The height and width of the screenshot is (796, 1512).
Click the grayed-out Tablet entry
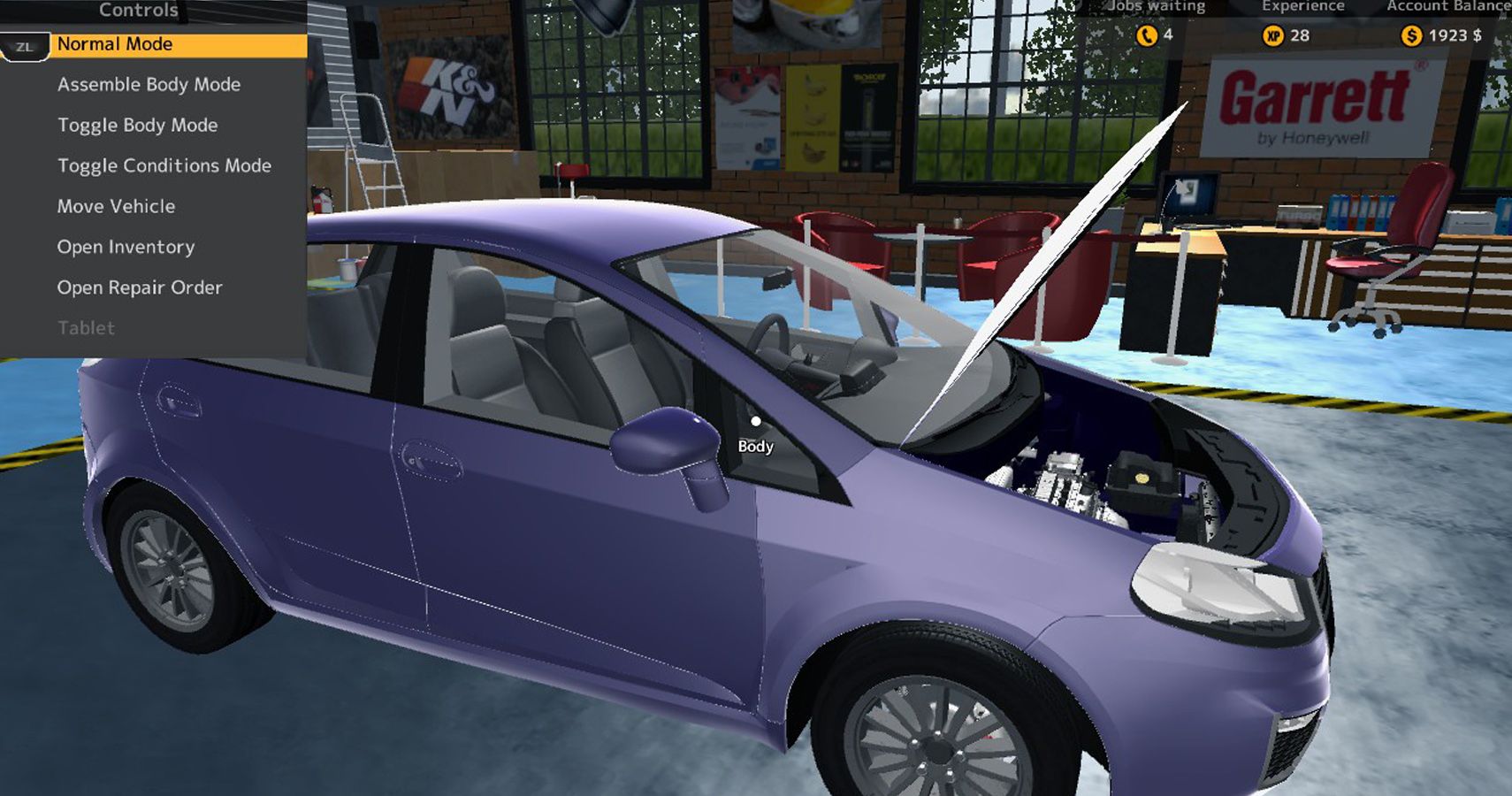[x=85, y=327]
